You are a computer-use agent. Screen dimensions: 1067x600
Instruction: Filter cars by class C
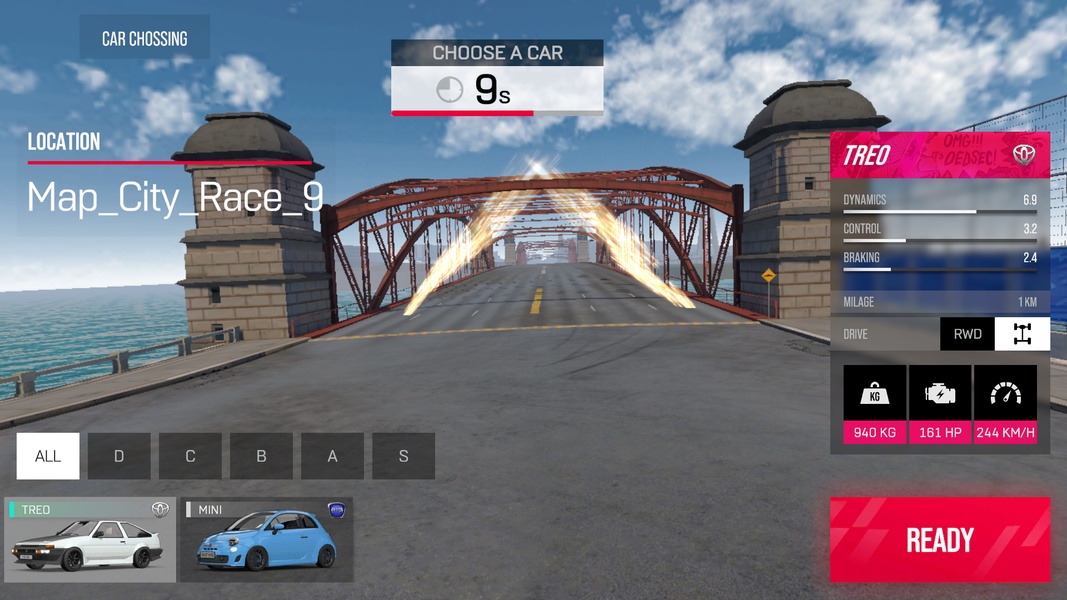coord(190,456)
